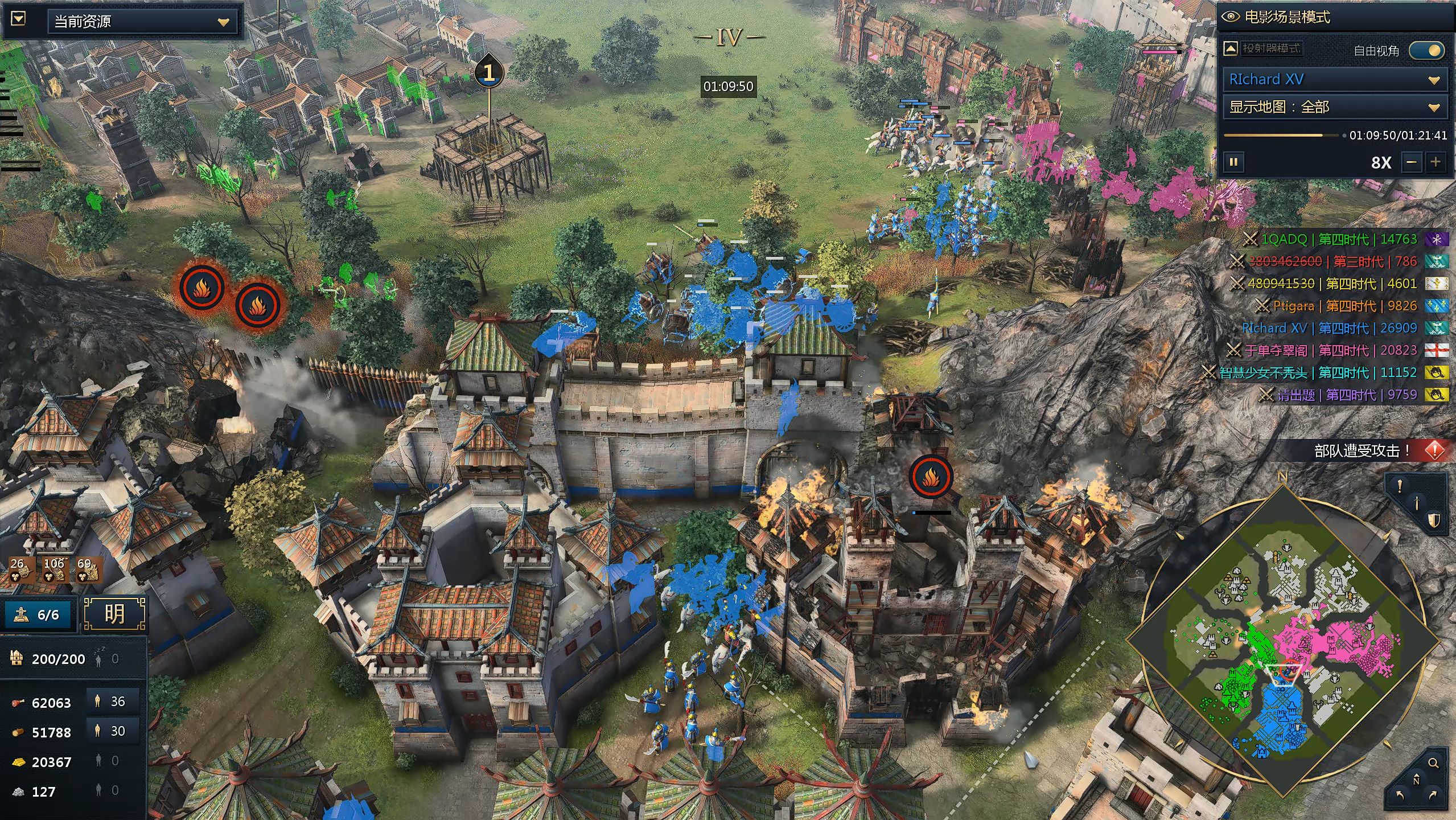Select player 于单夺翠阁 in the scoreboard
Viewport: 1456px width, 820px height.
[1276, 350]
